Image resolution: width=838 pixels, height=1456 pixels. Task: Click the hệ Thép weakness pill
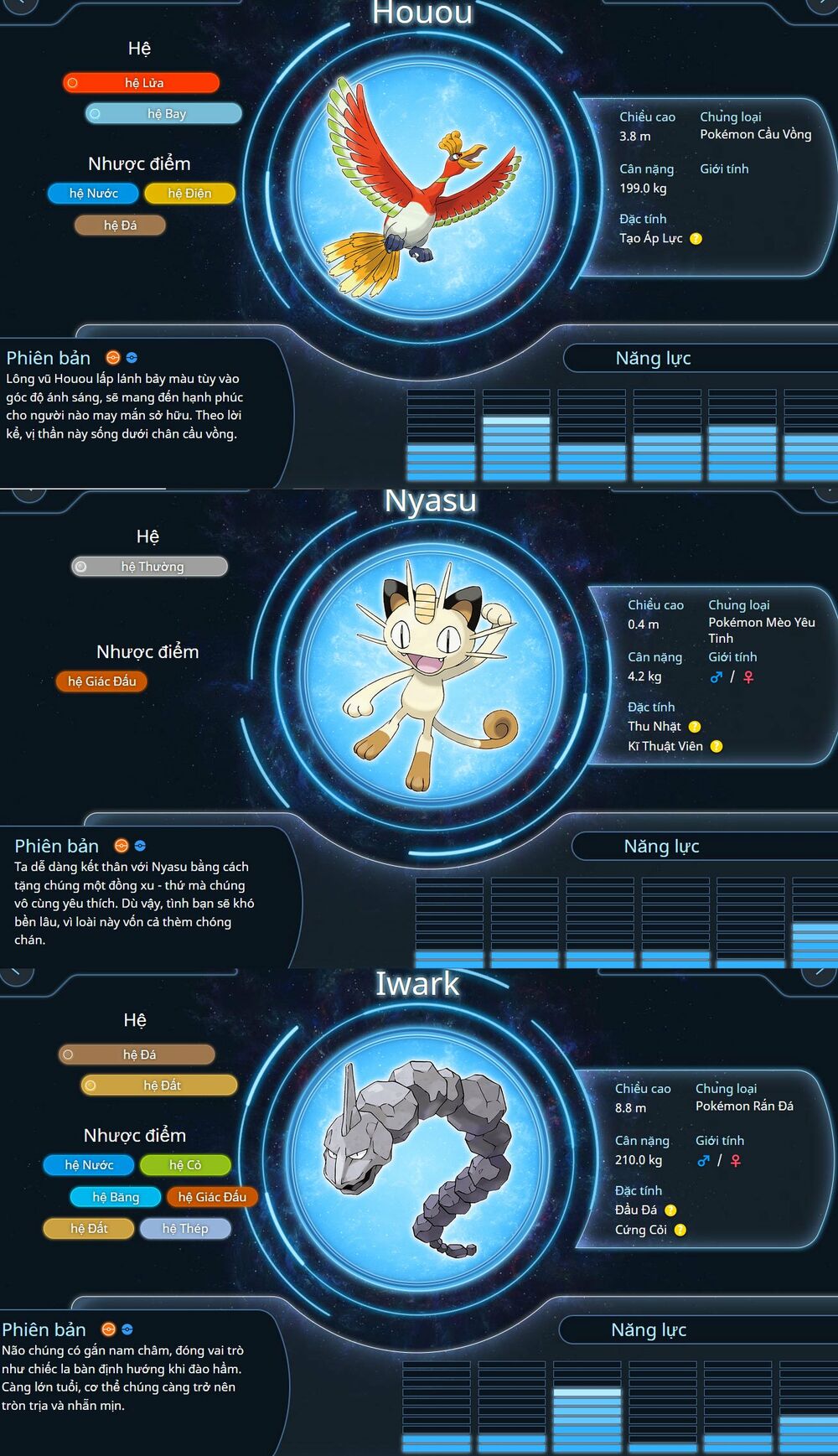(x=185, y=1229)
